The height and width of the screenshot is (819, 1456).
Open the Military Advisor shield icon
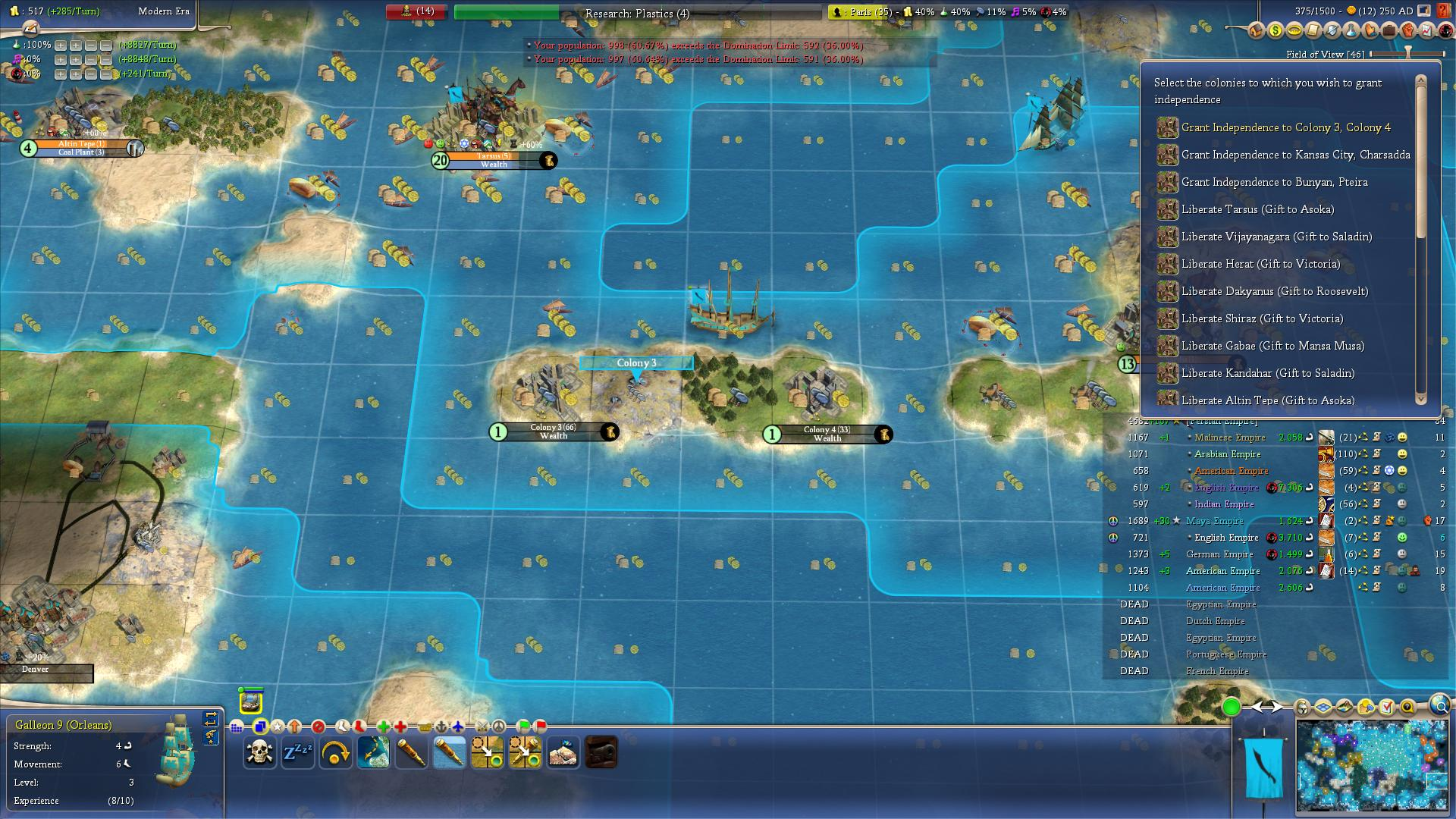tap(1330, 30)
